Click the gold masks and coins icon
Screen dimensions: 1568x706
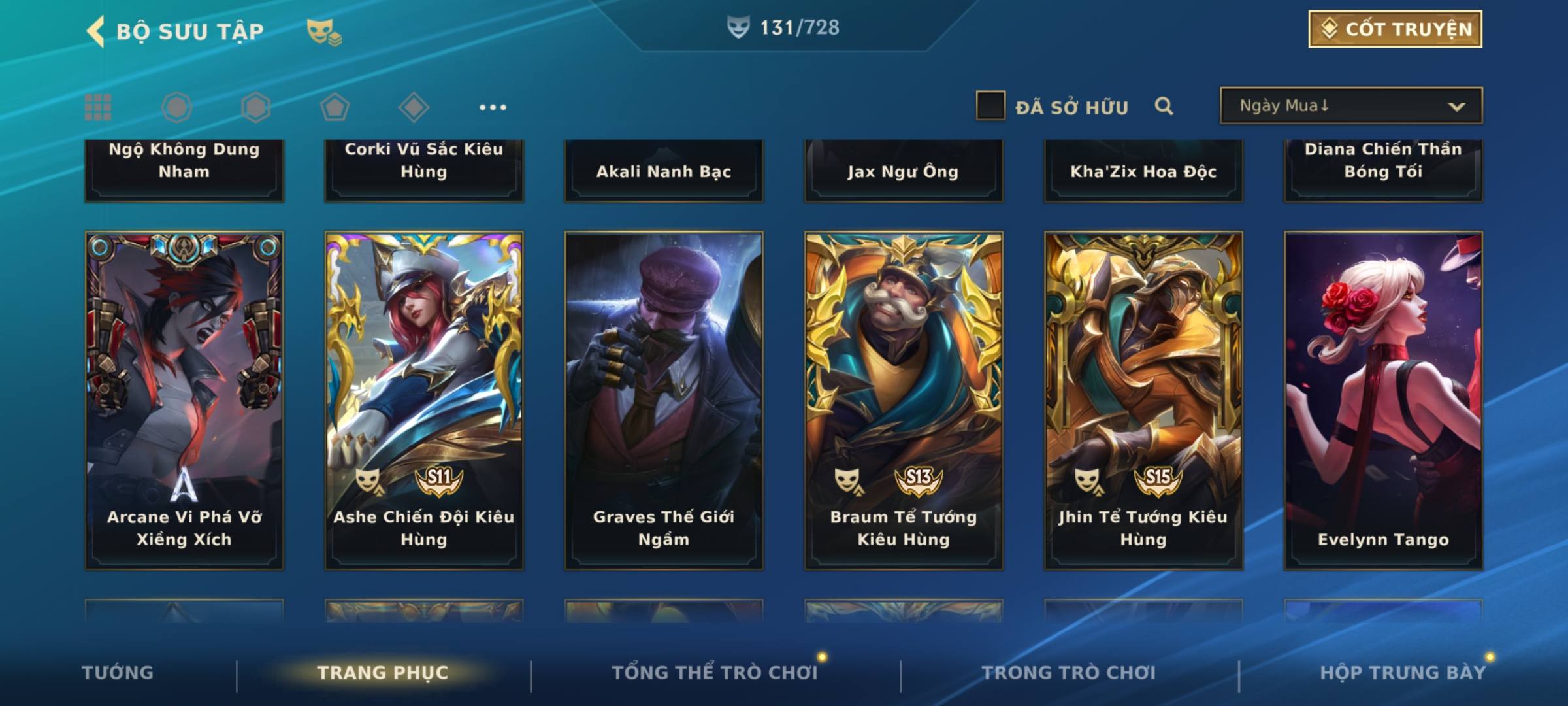pos(324,31)
